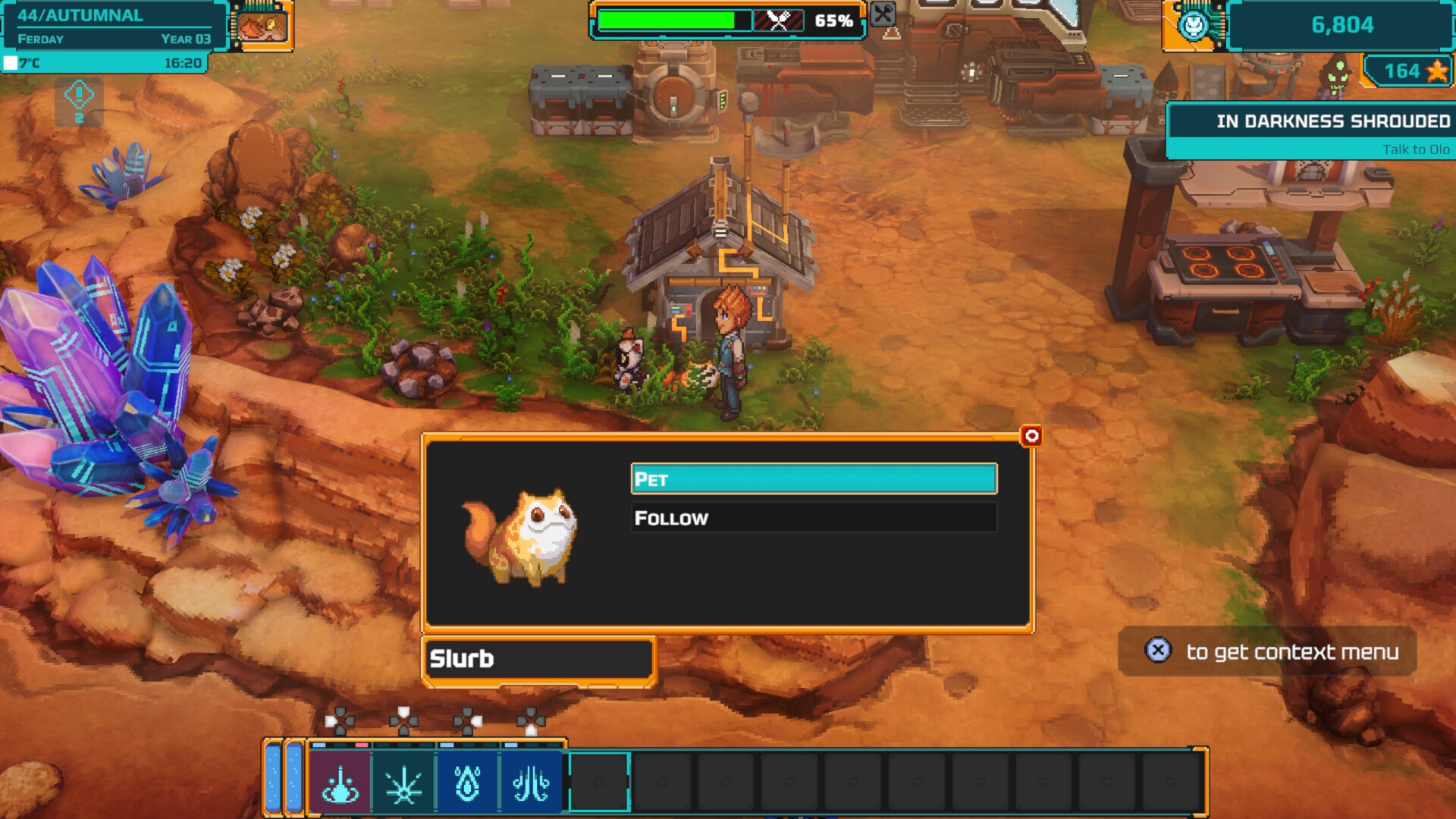Image resolution: width=1456 pixels, height=819 pixels.
Task: Activate the starburst ability in hotbar
Action: [404, 783]
